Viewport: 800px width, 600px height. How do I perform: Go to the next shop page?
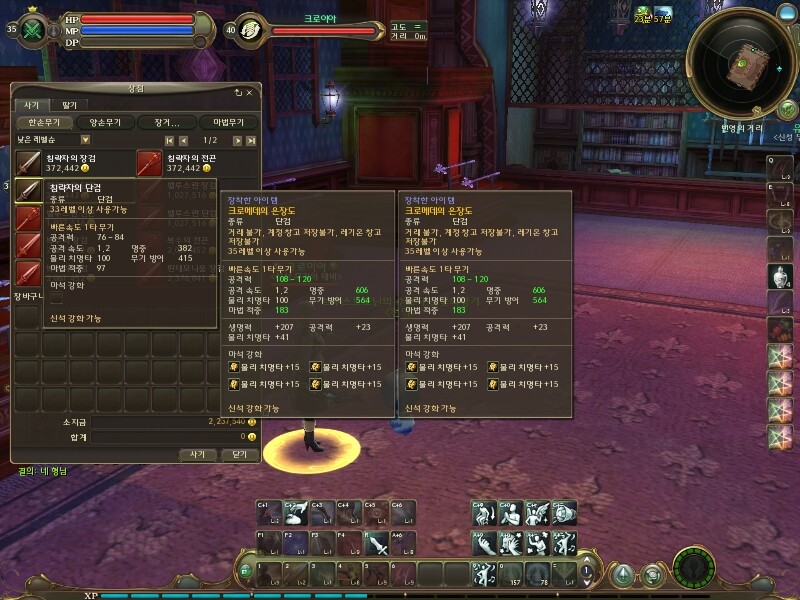[x=238, y=140]
